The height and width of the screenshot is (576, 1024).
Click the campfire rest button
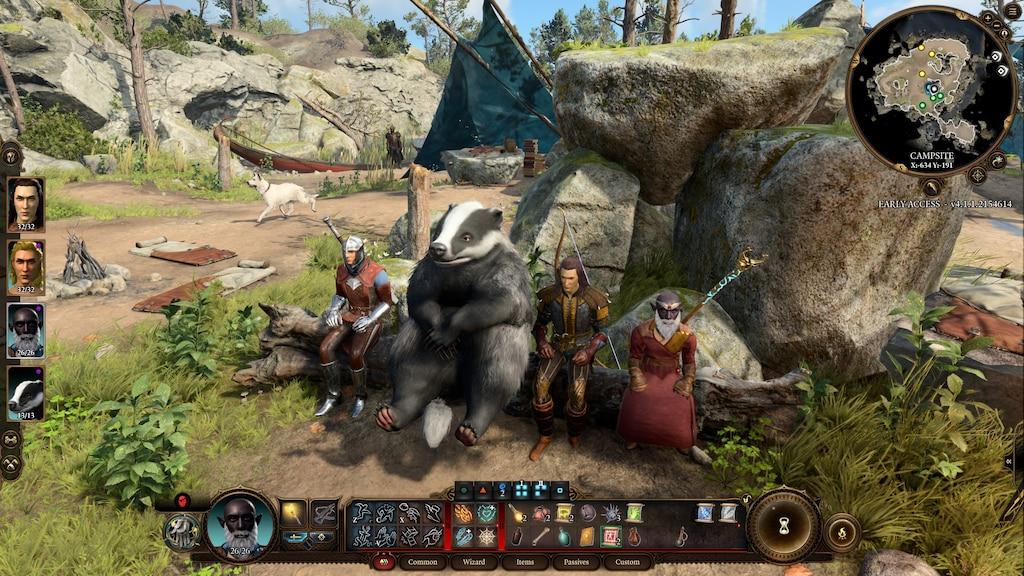[841, 532]
